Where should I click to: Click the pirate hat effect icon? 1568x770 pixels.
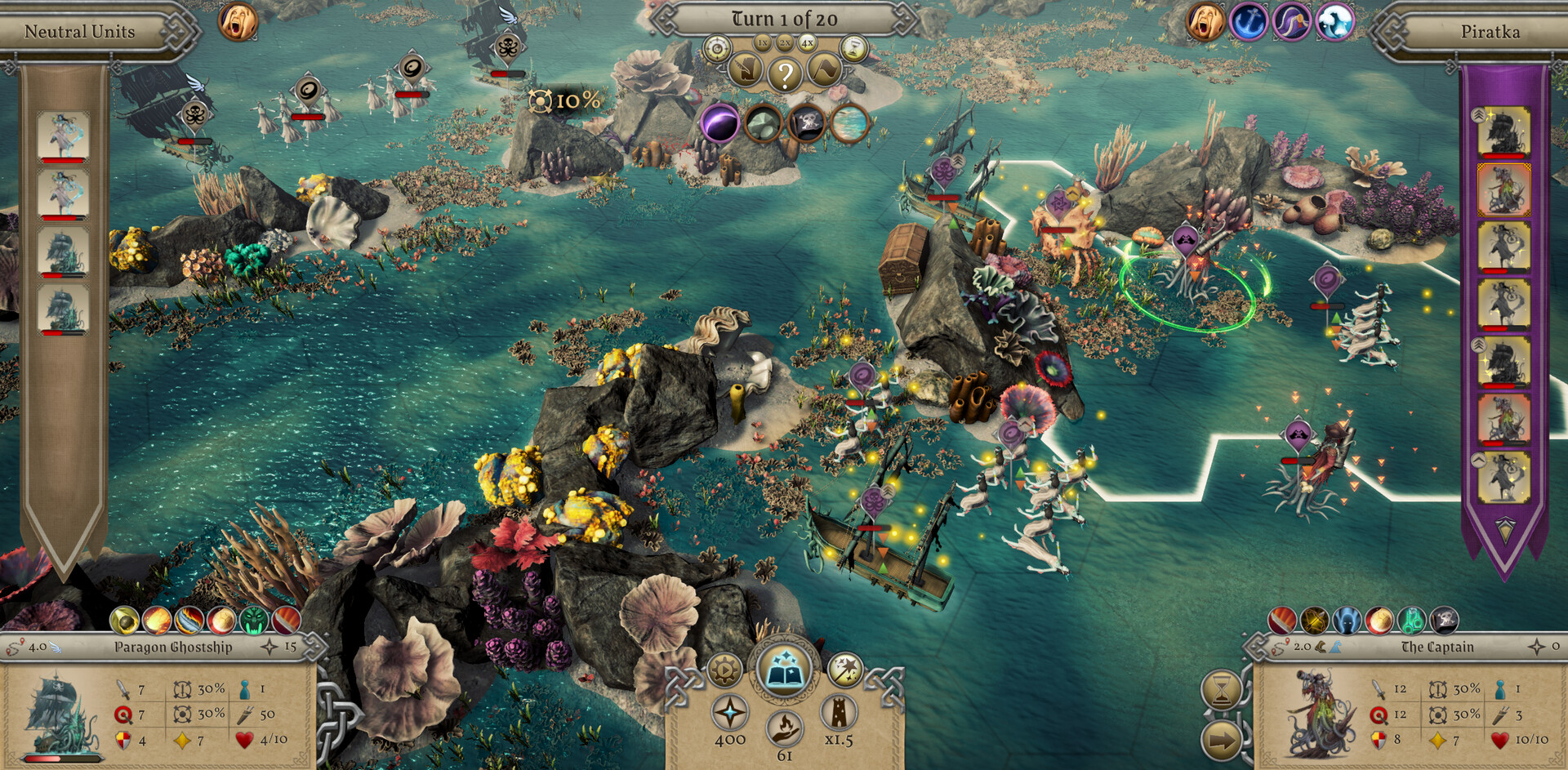click(x=1291, y=22)
